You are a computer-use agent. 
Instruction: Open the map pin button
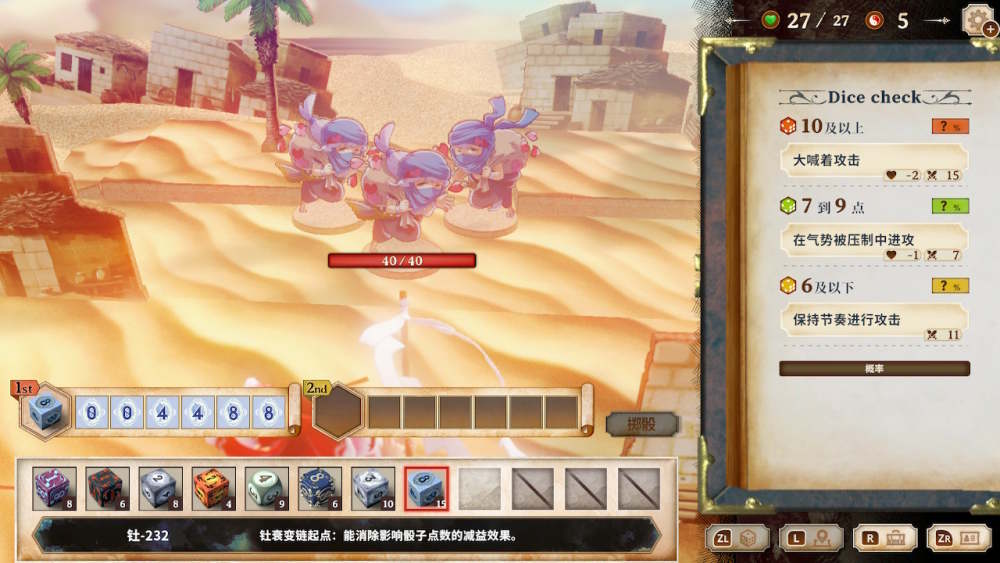tap(811, 537)
